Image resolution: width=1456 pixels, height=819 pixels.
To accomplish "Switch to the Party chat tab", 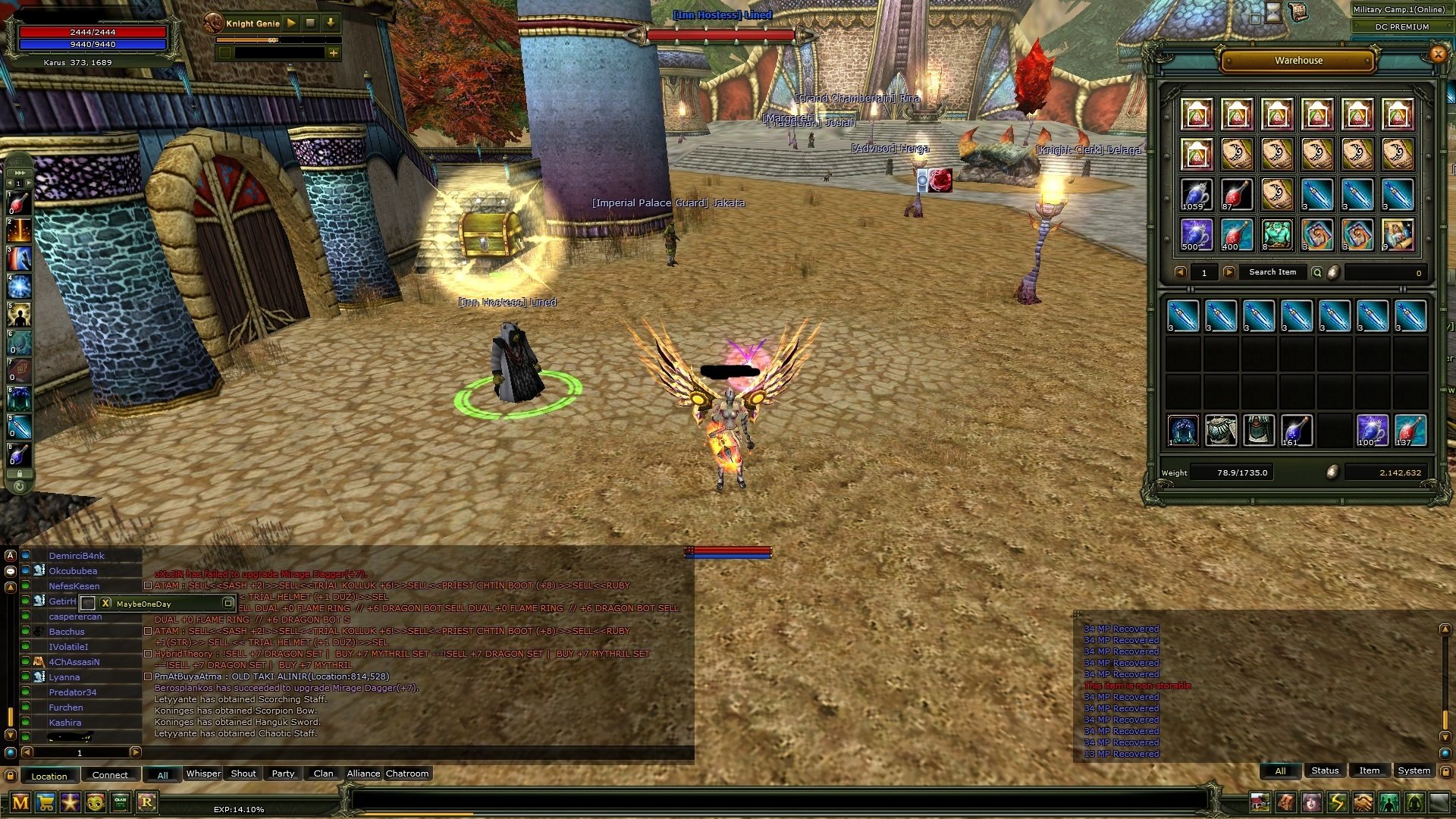I will pyautogui.click(x=282, y=773).
